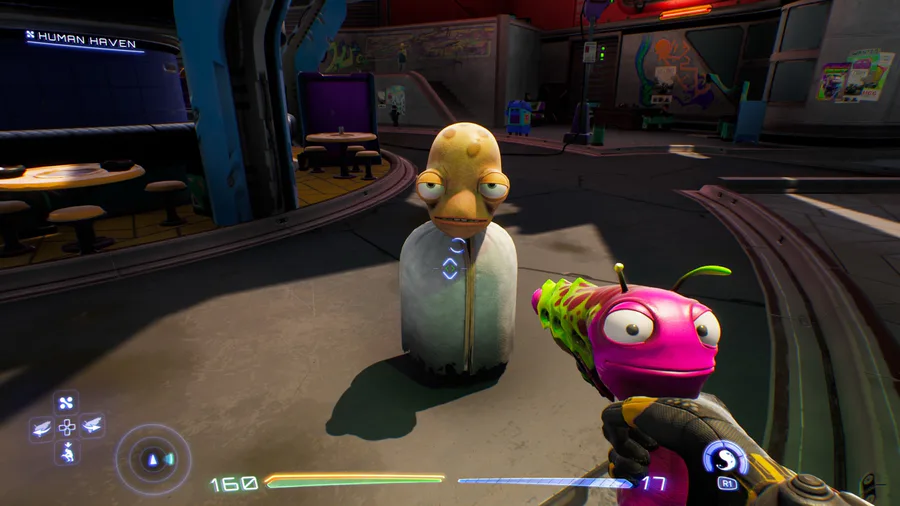
Task: Switch to the next weapon with the right-arrow gun icon
Action: pos(92,427)
